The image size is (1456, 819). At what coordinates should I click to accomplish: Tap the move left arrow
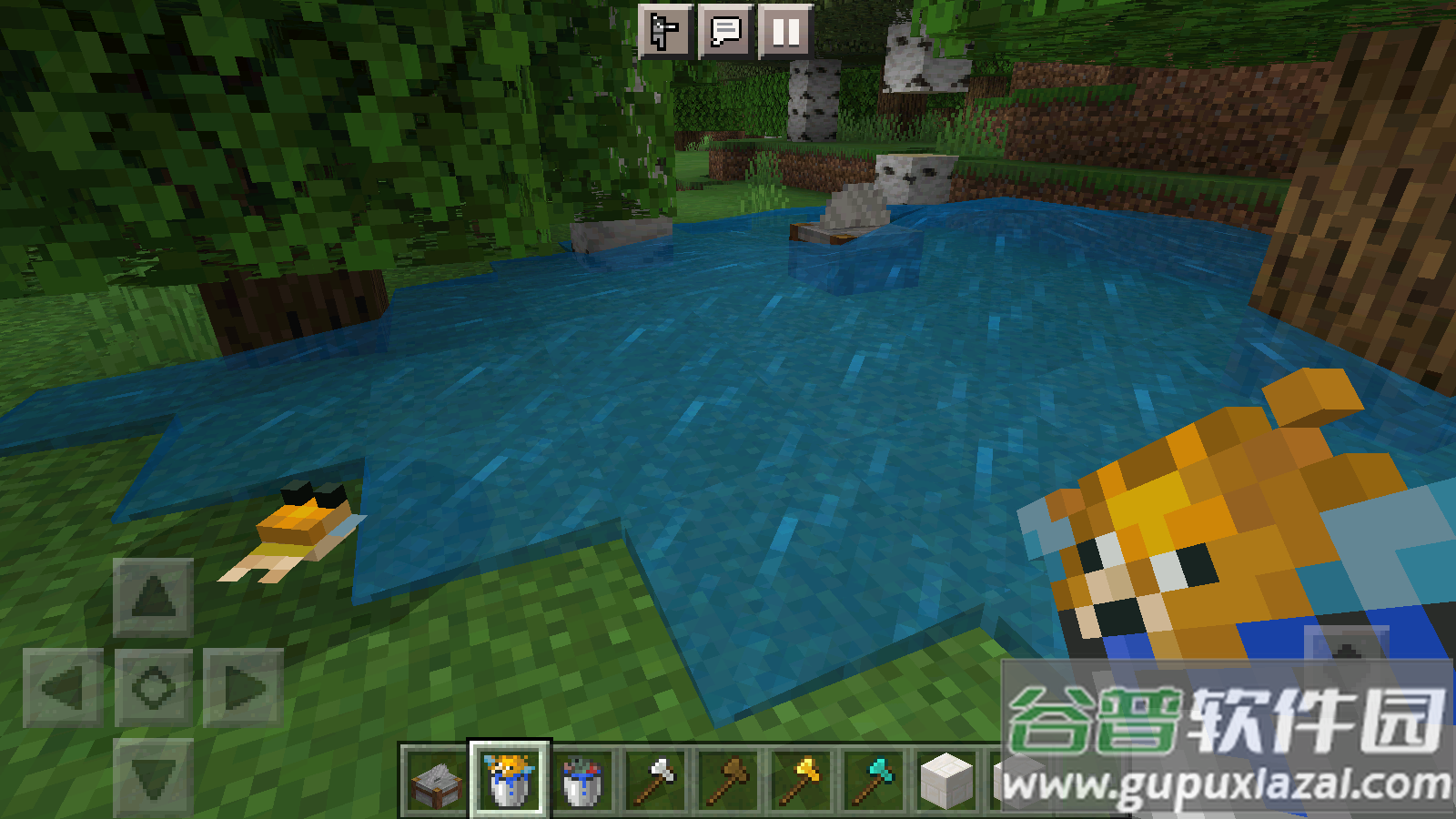pyautogui.click(x=63, y=688)
